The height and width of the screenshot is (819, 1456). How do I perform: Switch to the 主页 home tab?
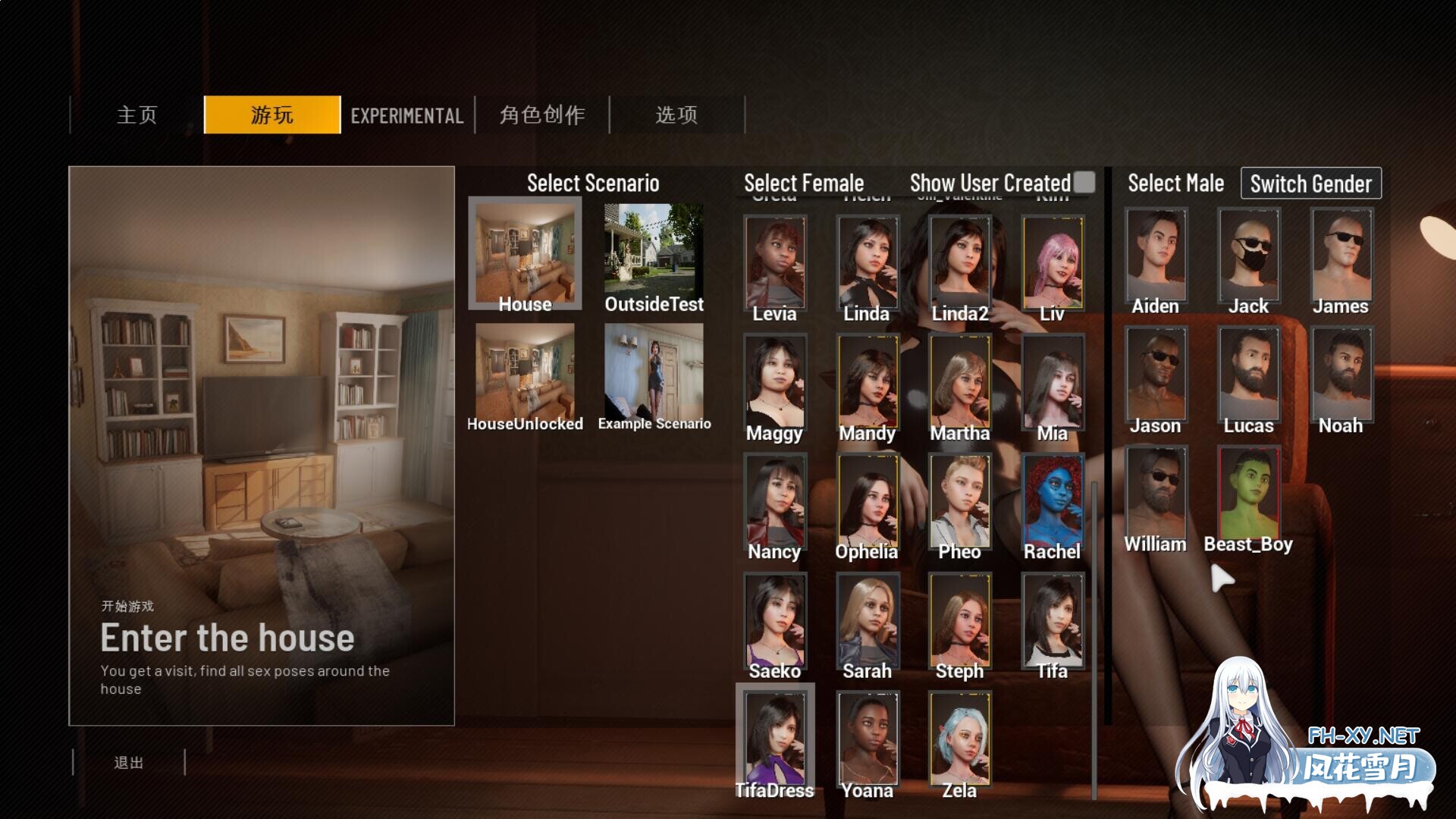[136, 115]
